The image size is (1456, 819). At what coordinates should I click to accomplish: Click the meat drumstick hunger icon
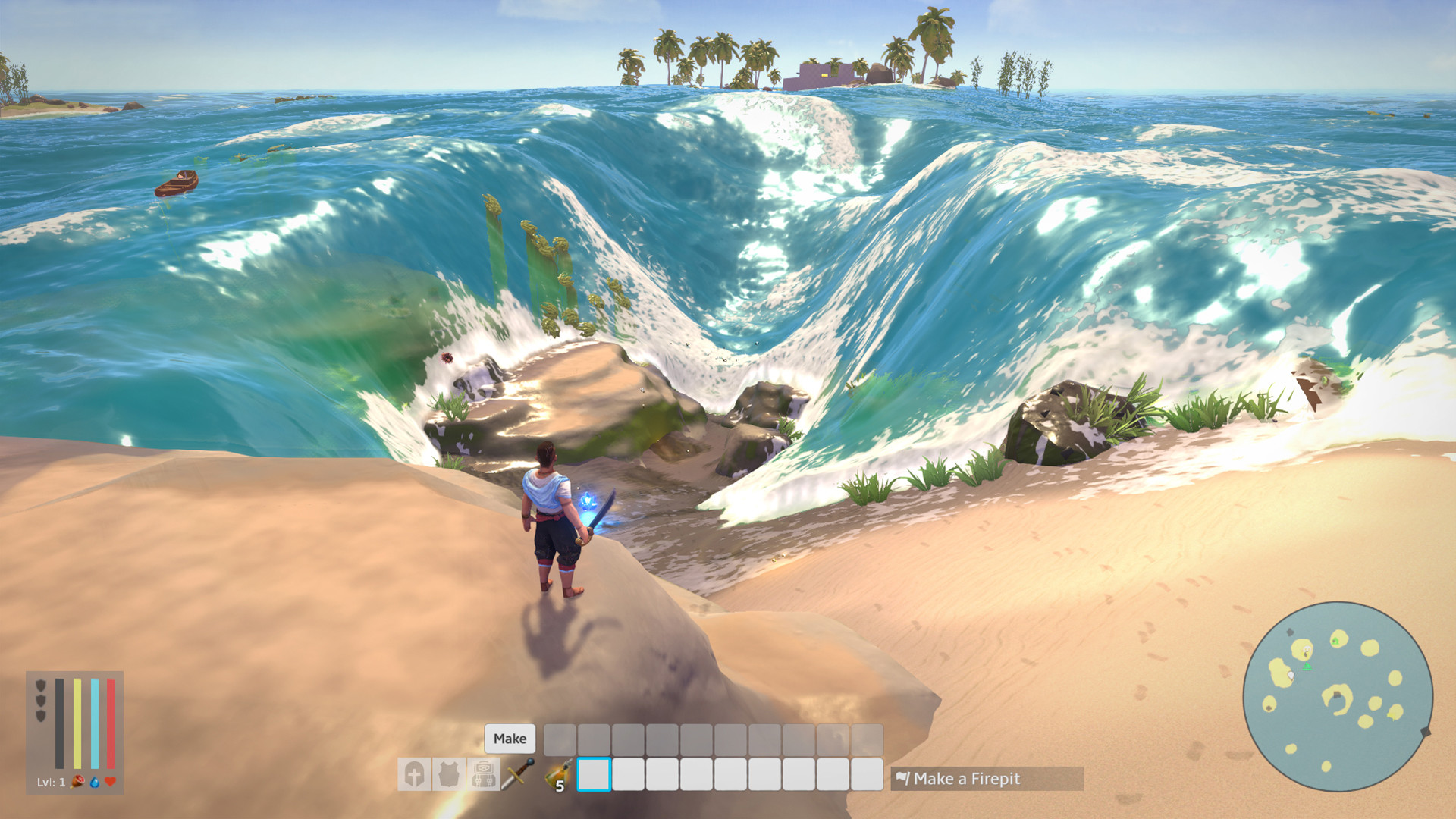coord(77,782)
